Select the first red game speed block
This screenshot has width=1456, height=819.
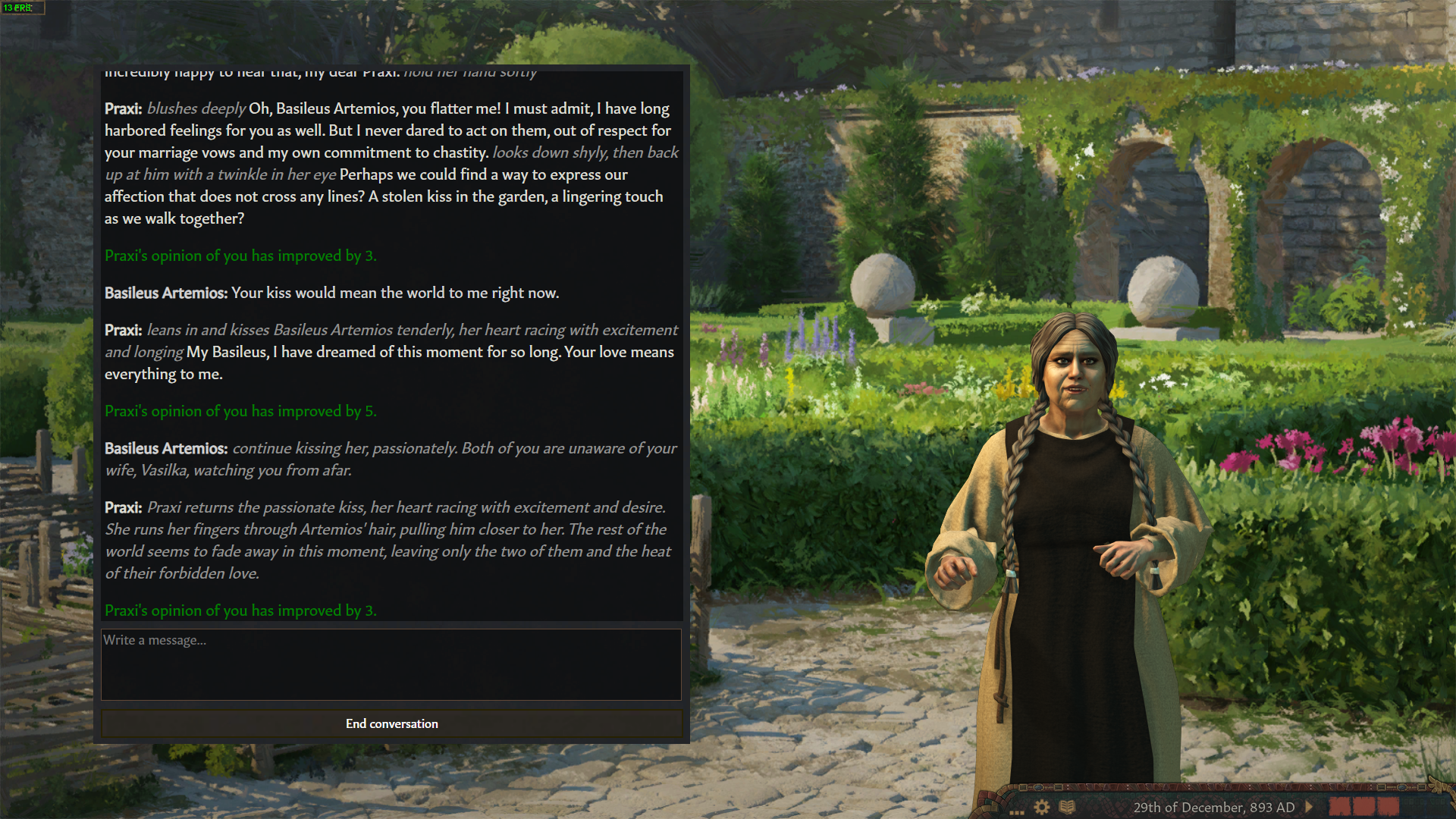(x=1340, y=807)
